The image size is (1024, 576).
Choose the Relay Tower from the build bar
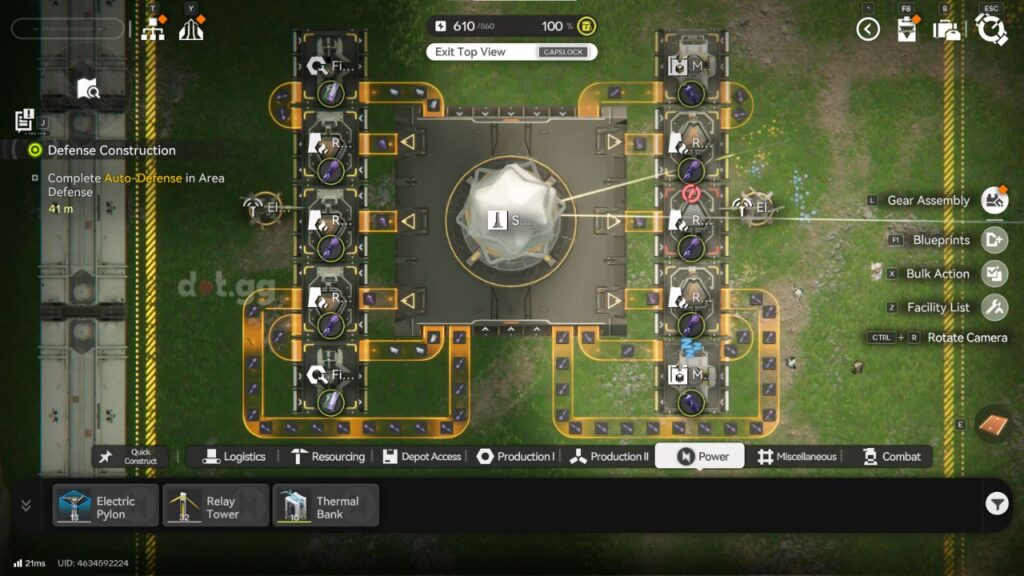215,506
